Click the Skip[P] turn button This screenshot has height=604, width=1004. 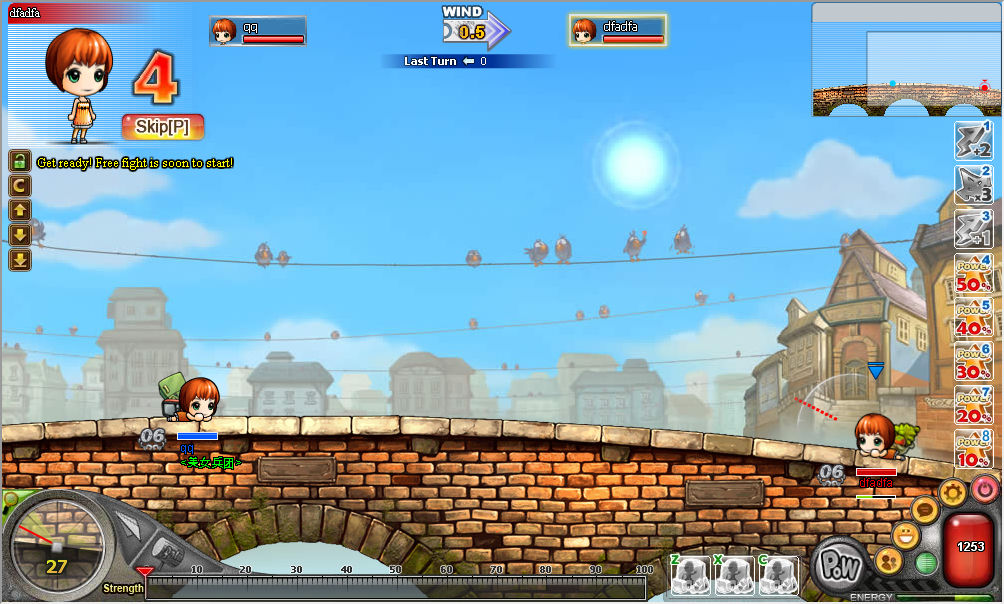pos(163,127)
